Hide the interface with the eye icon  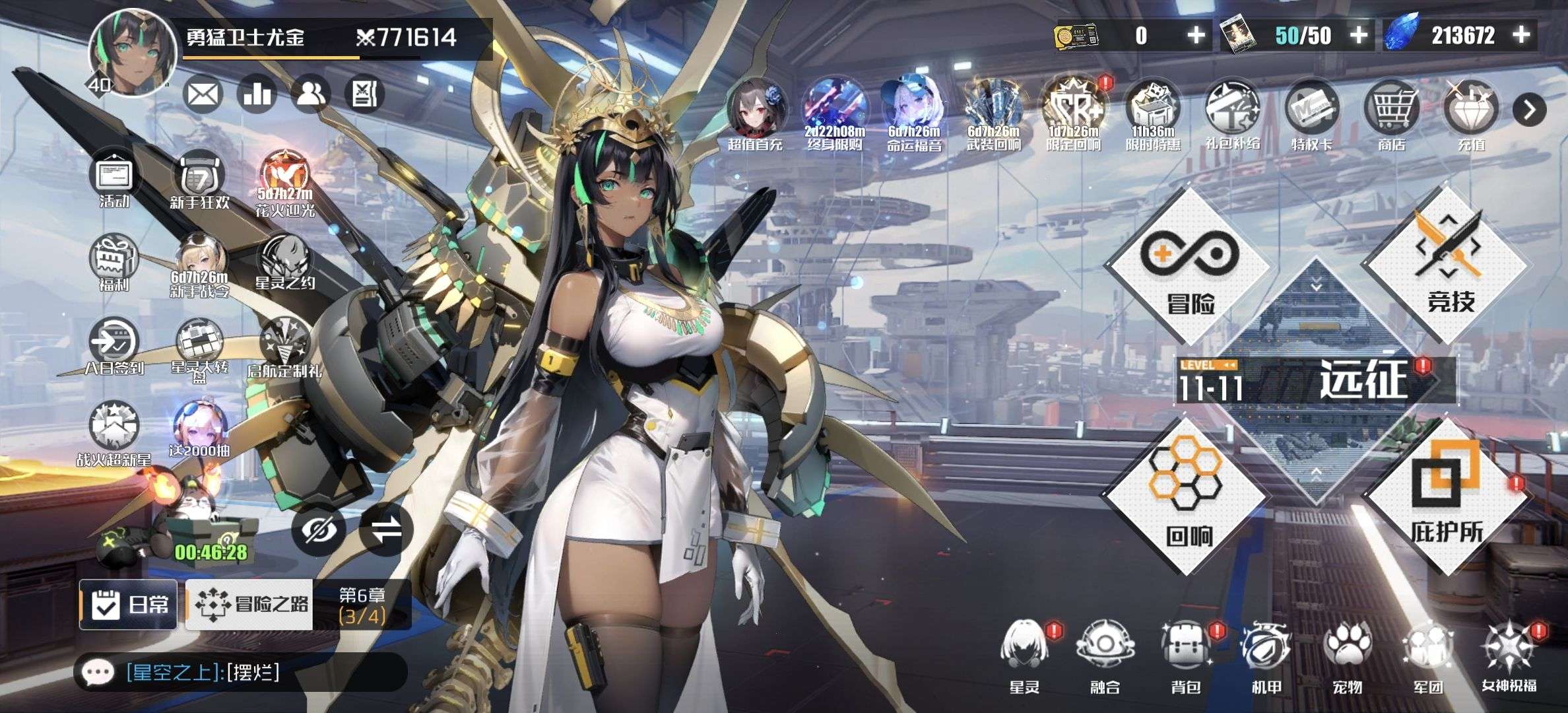(319, 529)
